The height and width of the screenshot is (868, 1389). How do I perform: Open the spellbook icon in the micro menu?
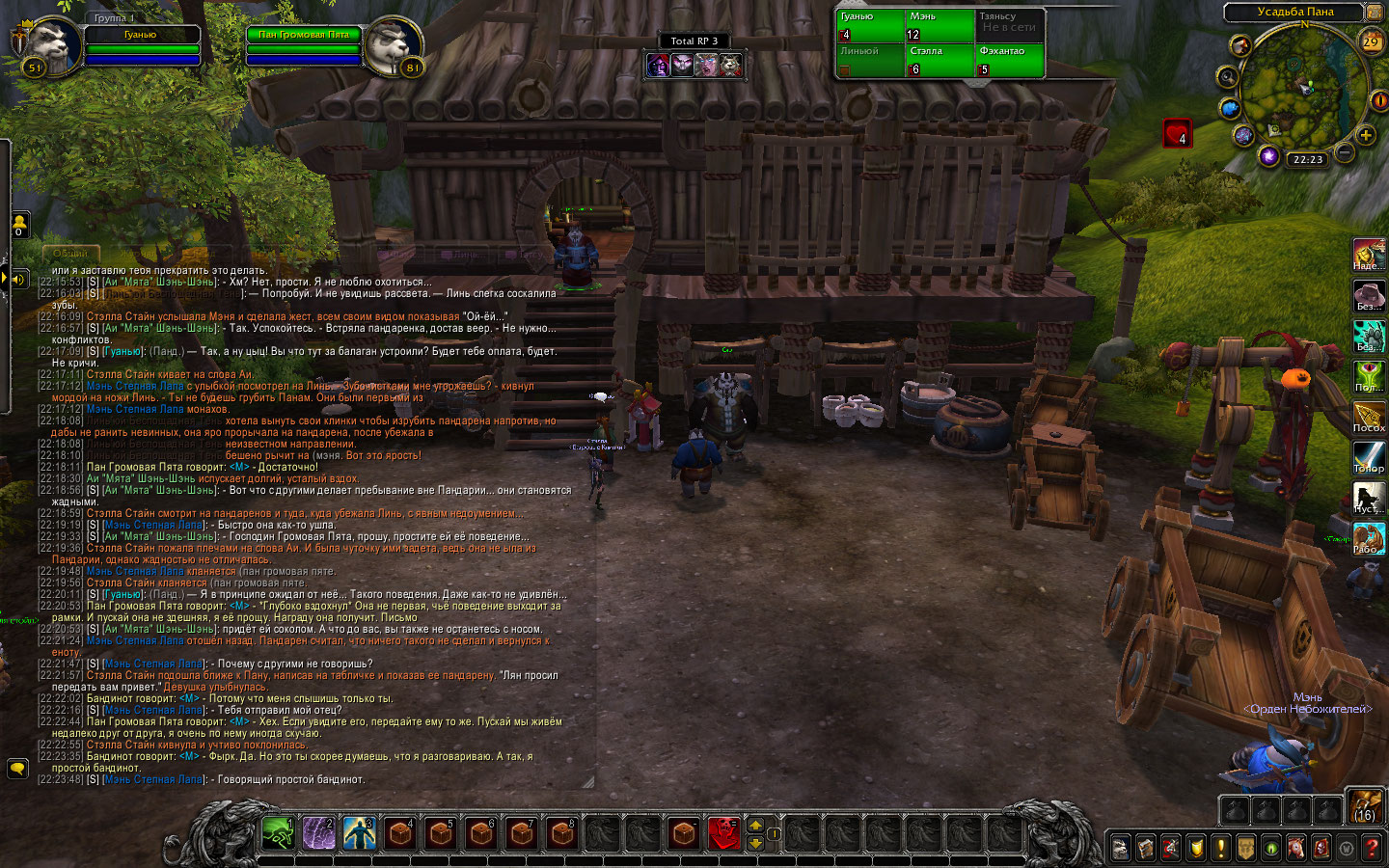coord(1145,848)
